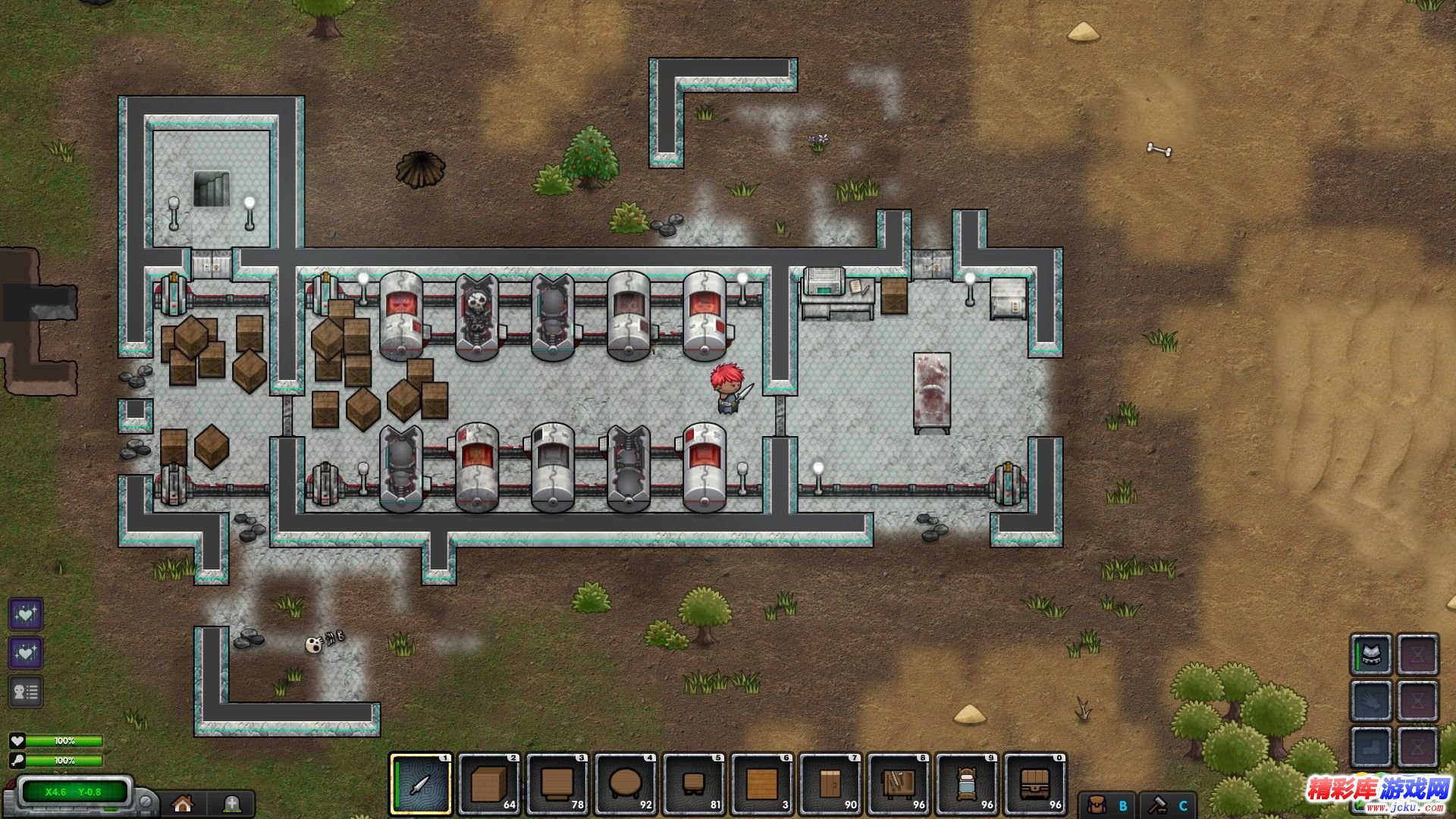Click the empty gloves equipment slot
This screenshot has width=1456, height=819.
(x=1371, y=701)
